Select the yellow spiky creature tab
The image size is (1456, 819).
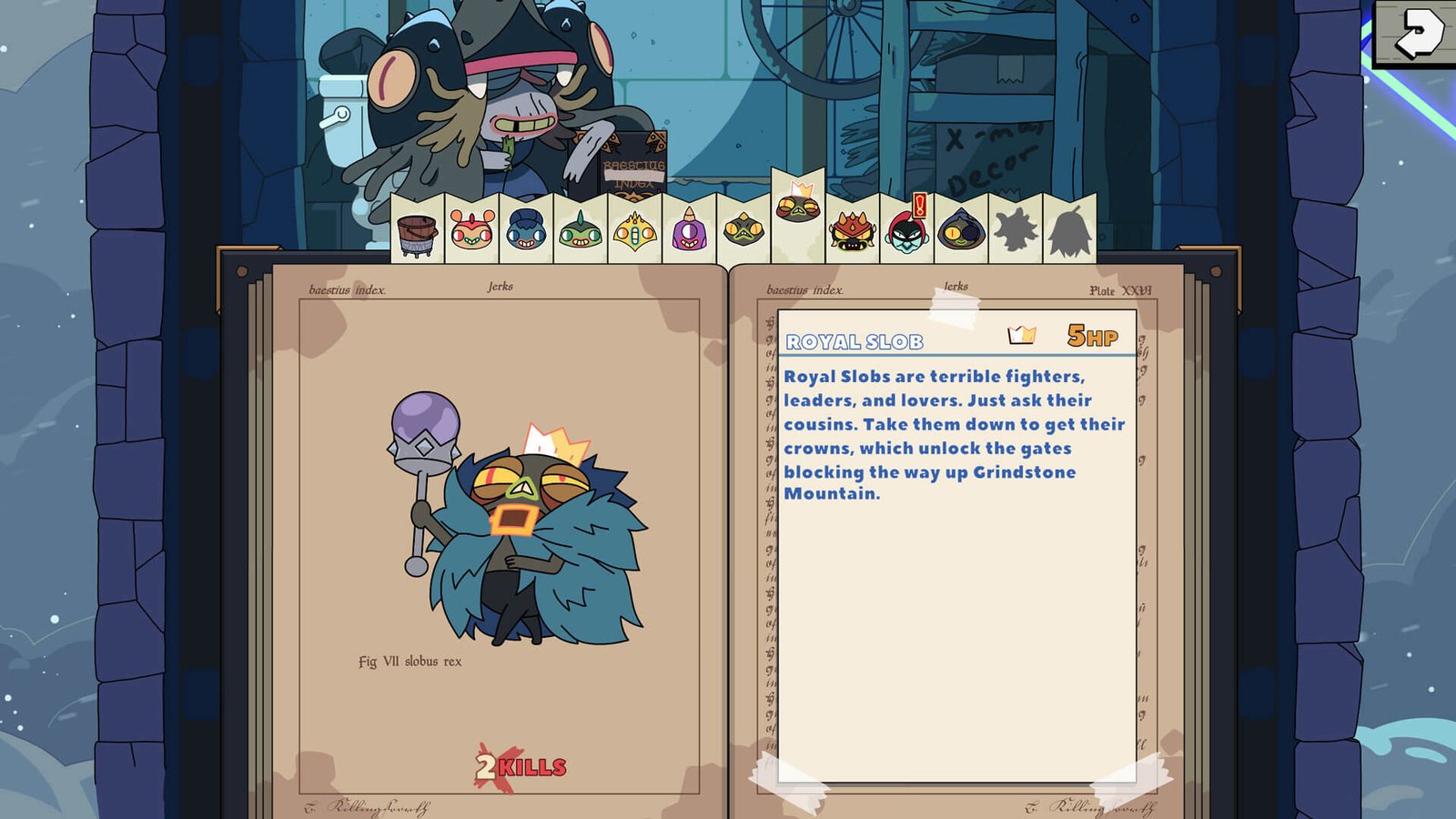tap(635, 231)
